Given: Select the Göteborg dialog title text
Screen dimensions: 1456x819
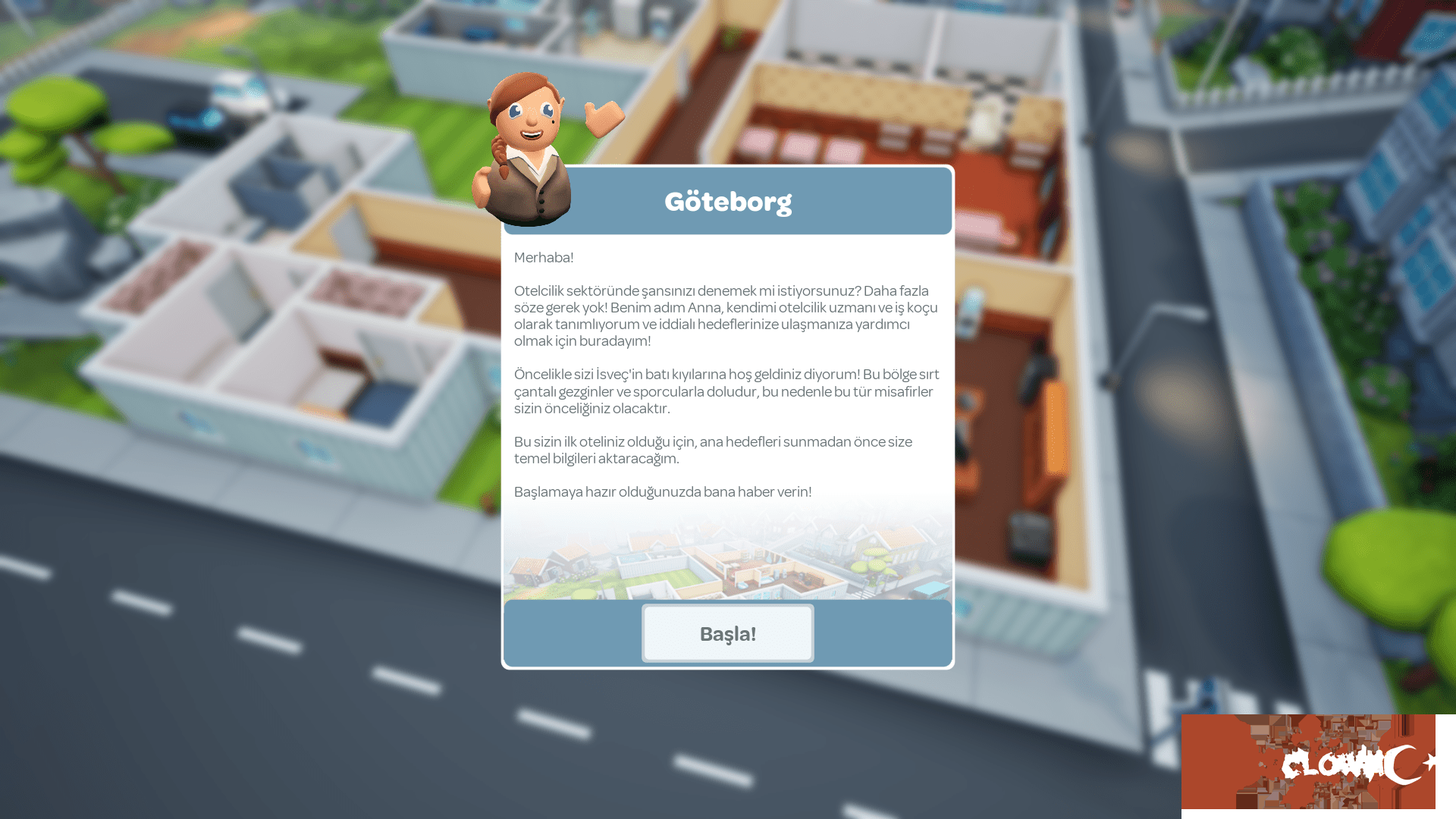Looking at the screenshot, I should tap(727, 202).
